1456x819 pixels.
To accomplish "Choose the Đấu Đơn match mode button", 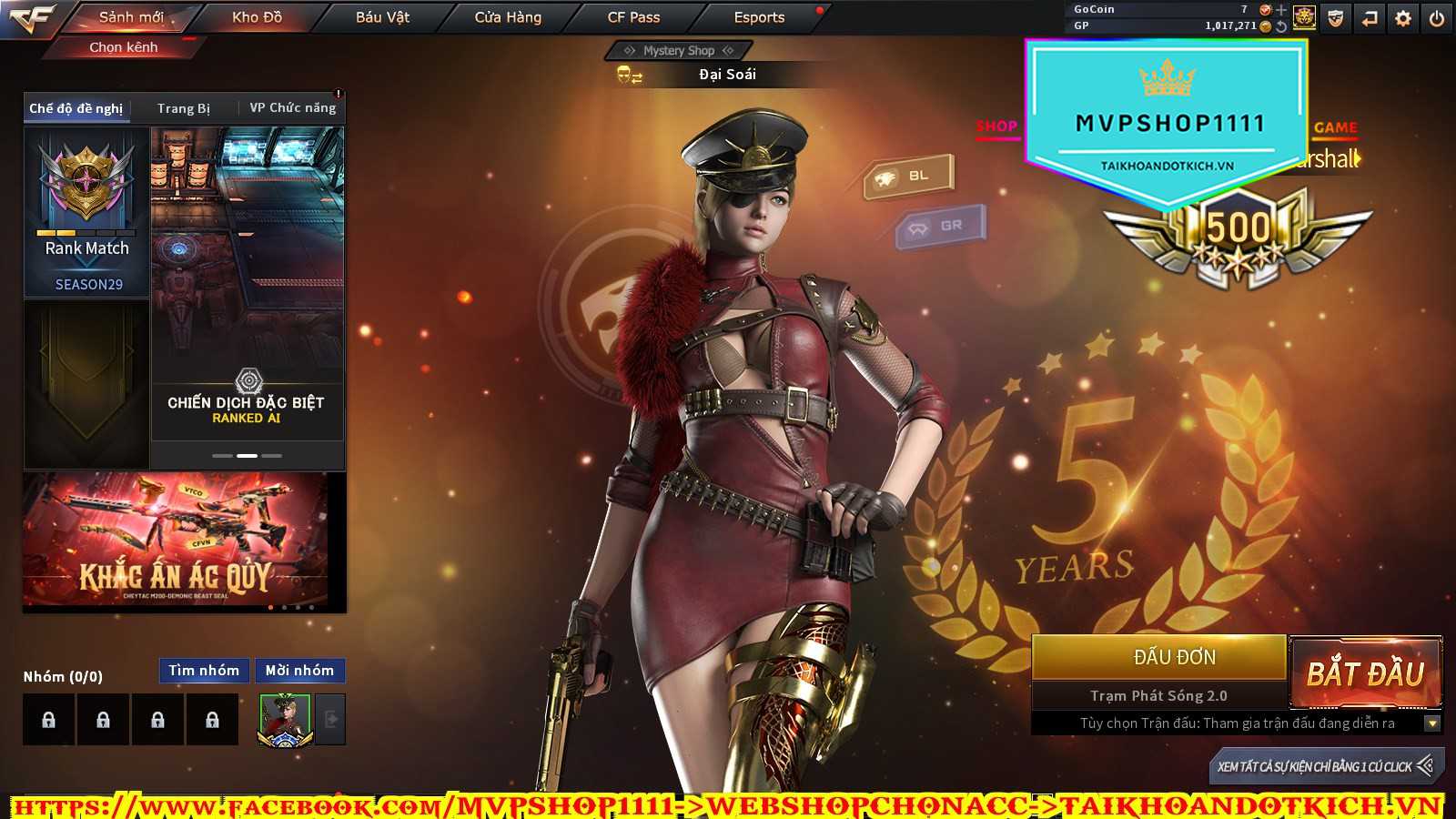I will [1158, 657].
